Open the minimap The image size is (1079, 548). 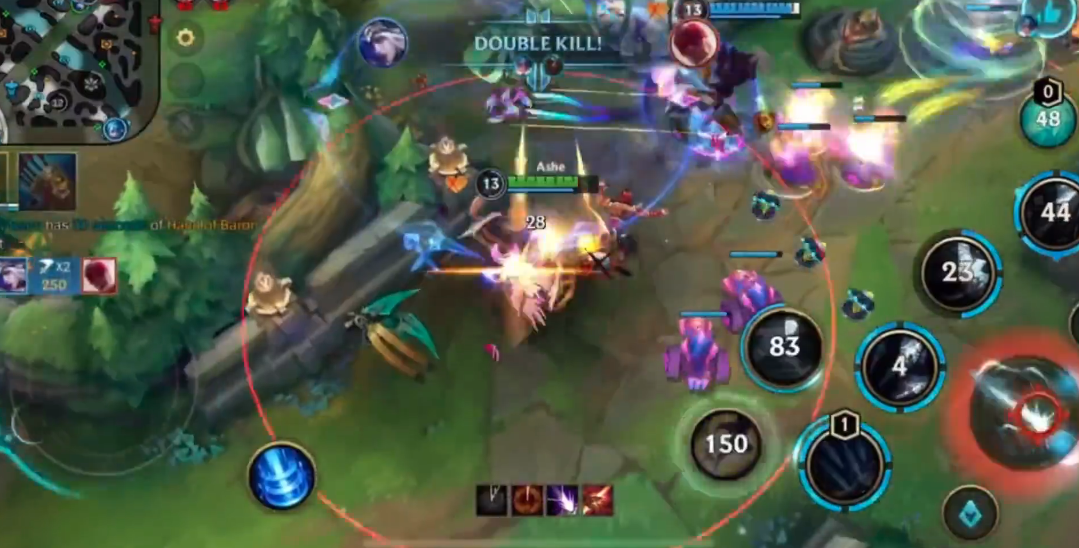75,65
